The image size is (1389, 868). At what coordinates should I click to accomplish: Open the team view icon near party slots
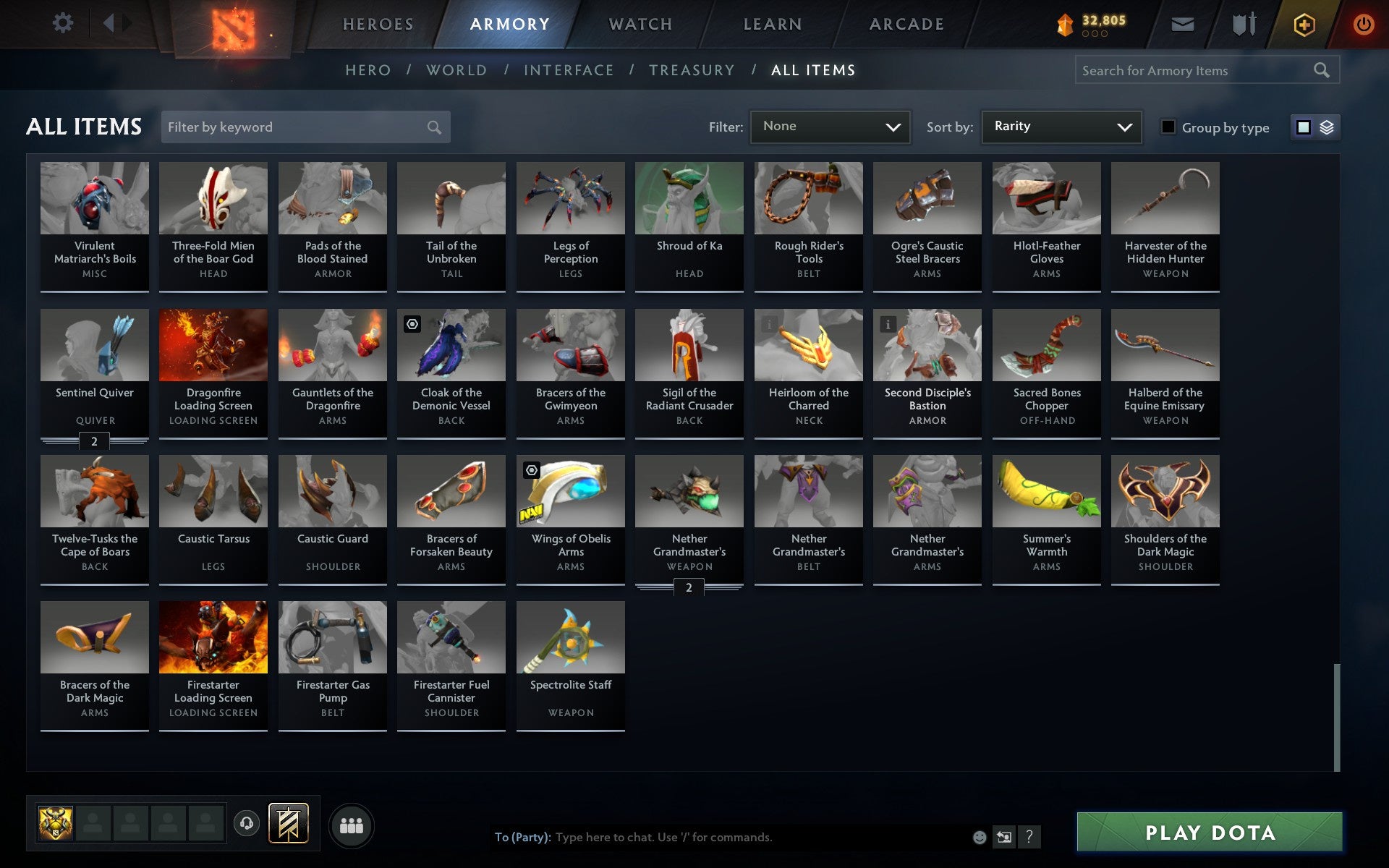pos(352,824)
